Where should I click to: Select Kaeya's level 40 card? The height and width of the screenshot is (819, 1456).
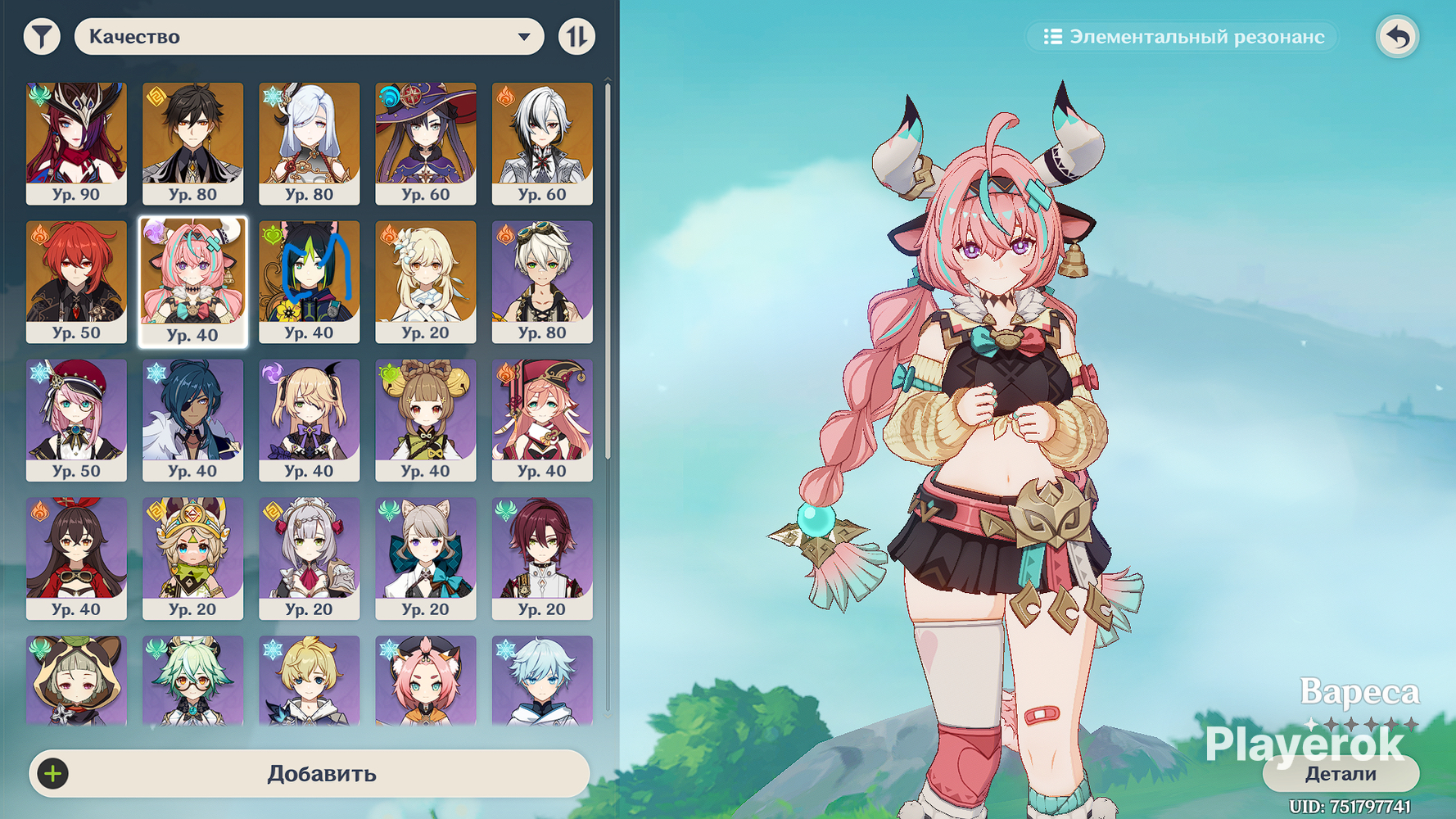tap(192, 419)
